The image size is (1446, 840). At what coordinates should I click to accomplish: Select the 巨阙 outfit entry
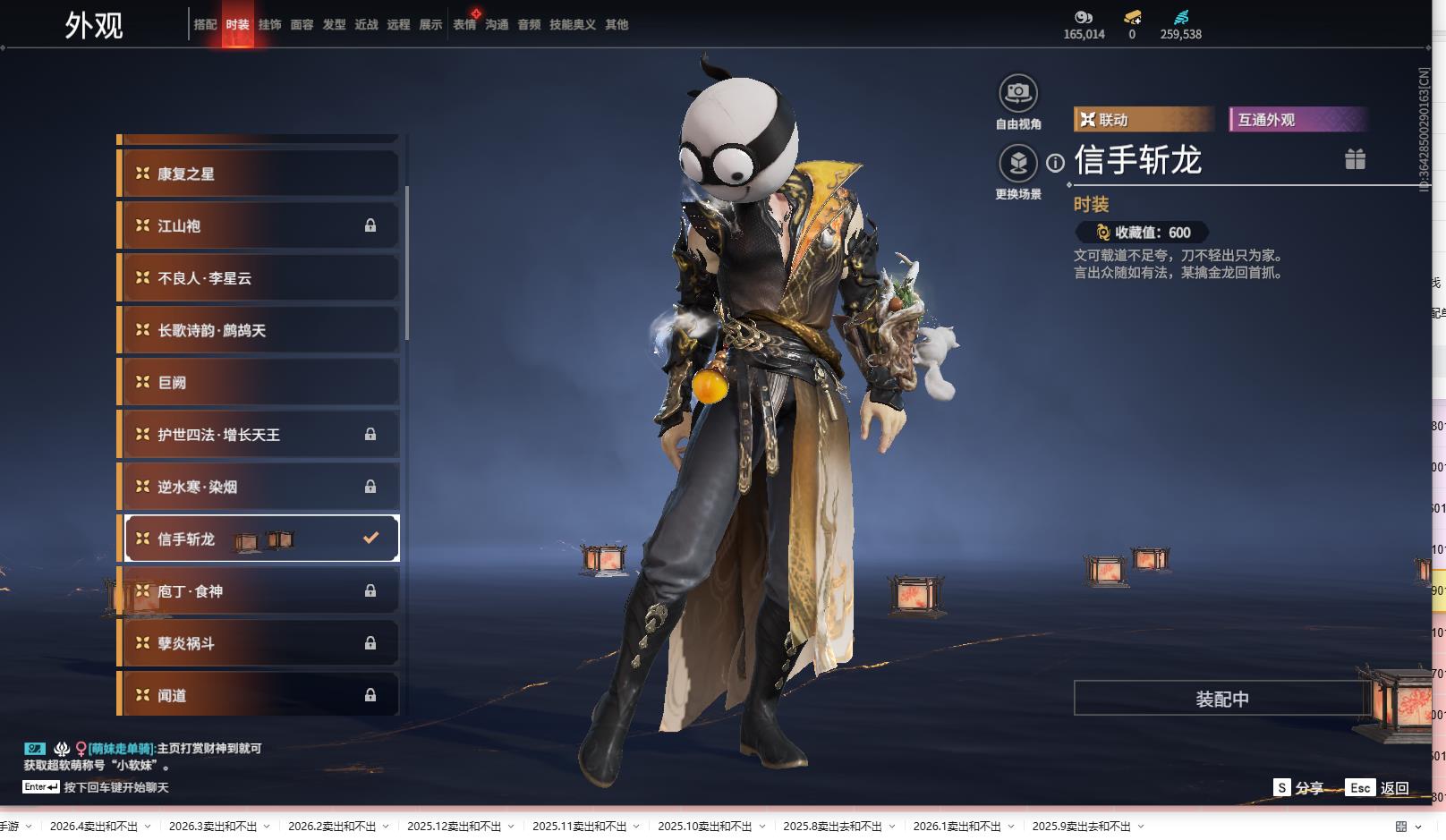tap(259, 382)
